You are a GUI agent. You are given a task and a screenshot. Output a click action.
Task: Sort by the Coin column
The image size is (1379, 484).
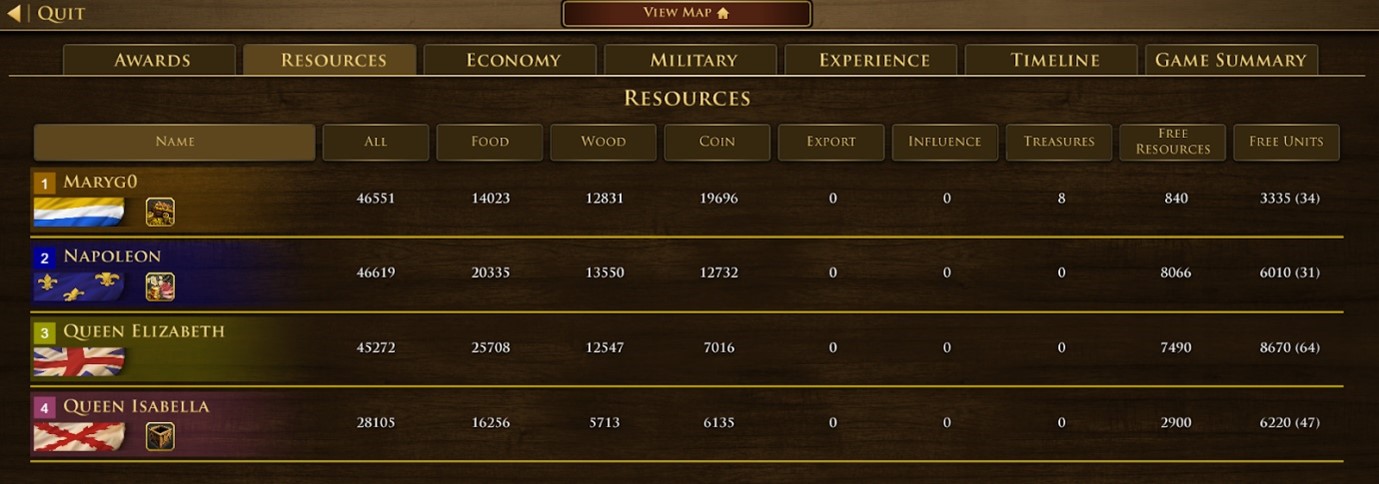717,142
